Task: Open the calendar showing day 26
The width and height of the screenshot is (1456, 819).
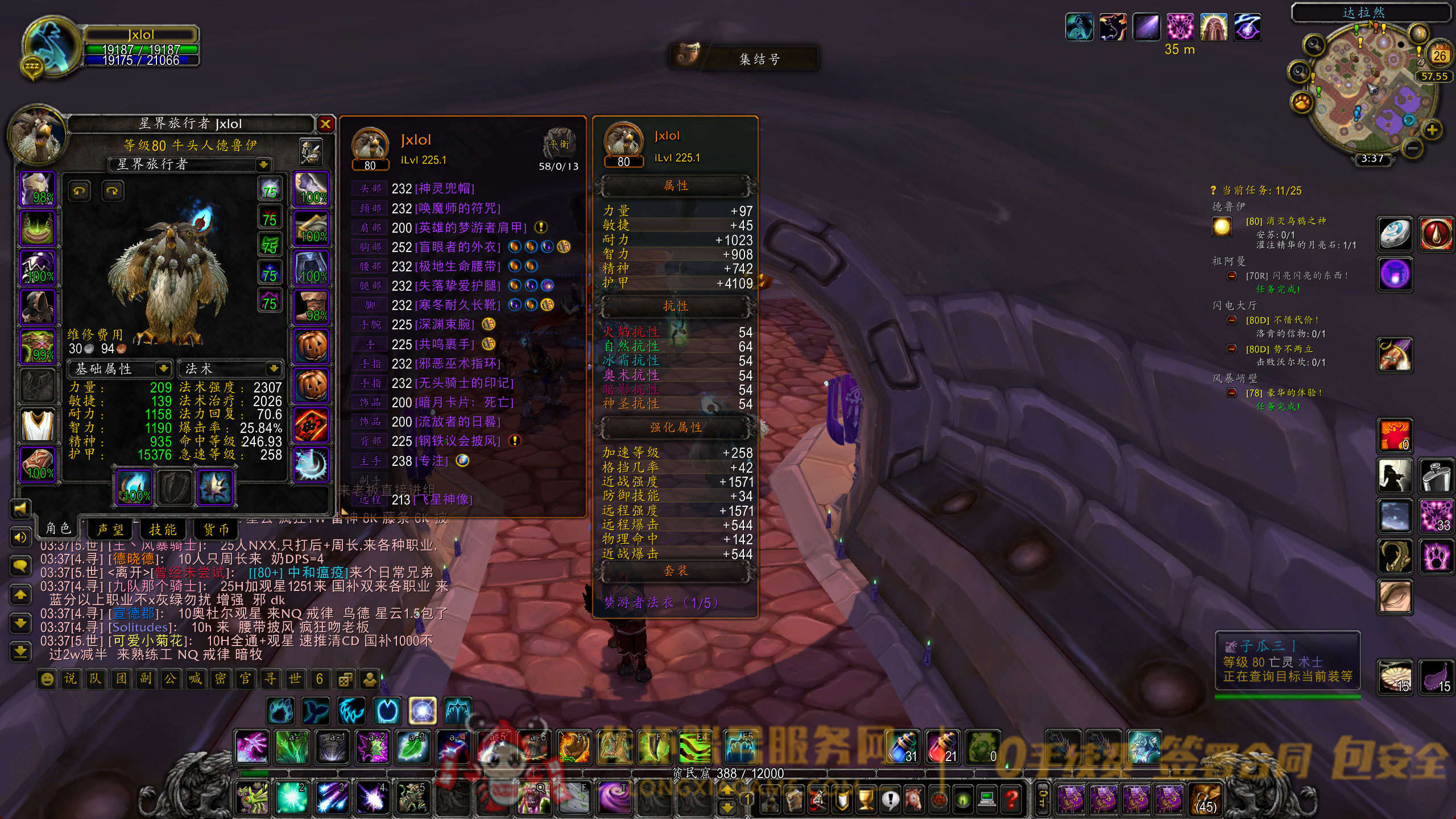Action: pyautogui.click(x=1439, y=55)
